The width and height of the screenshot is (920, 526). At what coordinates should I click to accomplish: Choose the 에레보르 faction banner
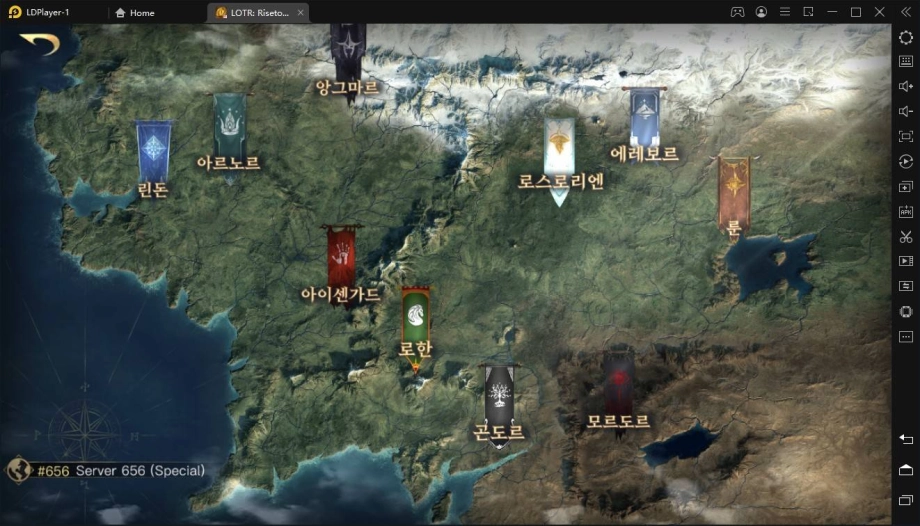tap(644, 117)
